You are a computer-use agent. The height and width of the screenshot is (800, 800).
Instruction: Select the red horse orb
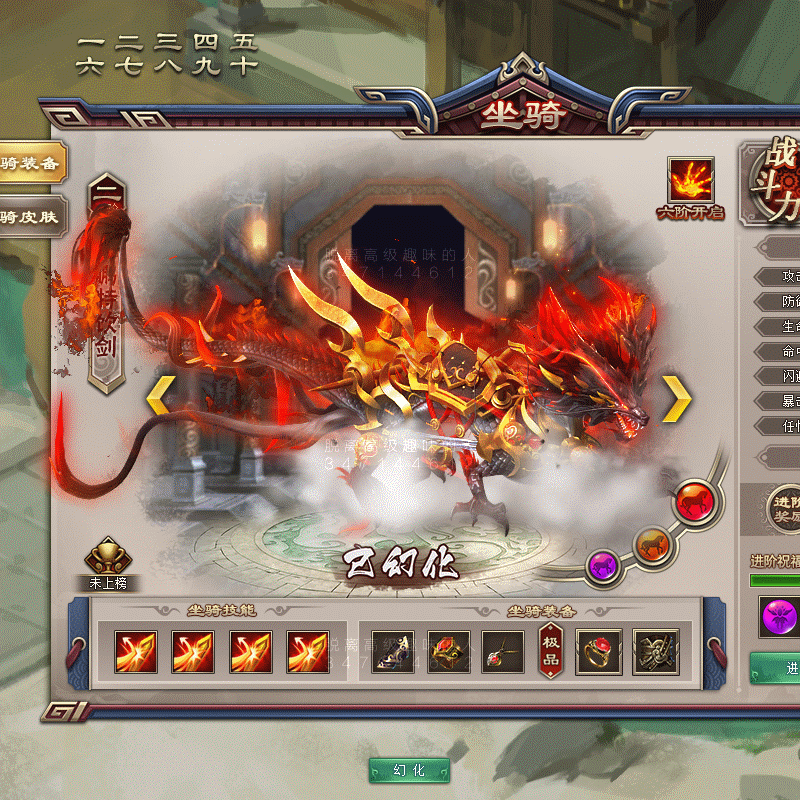pos(691,500)
